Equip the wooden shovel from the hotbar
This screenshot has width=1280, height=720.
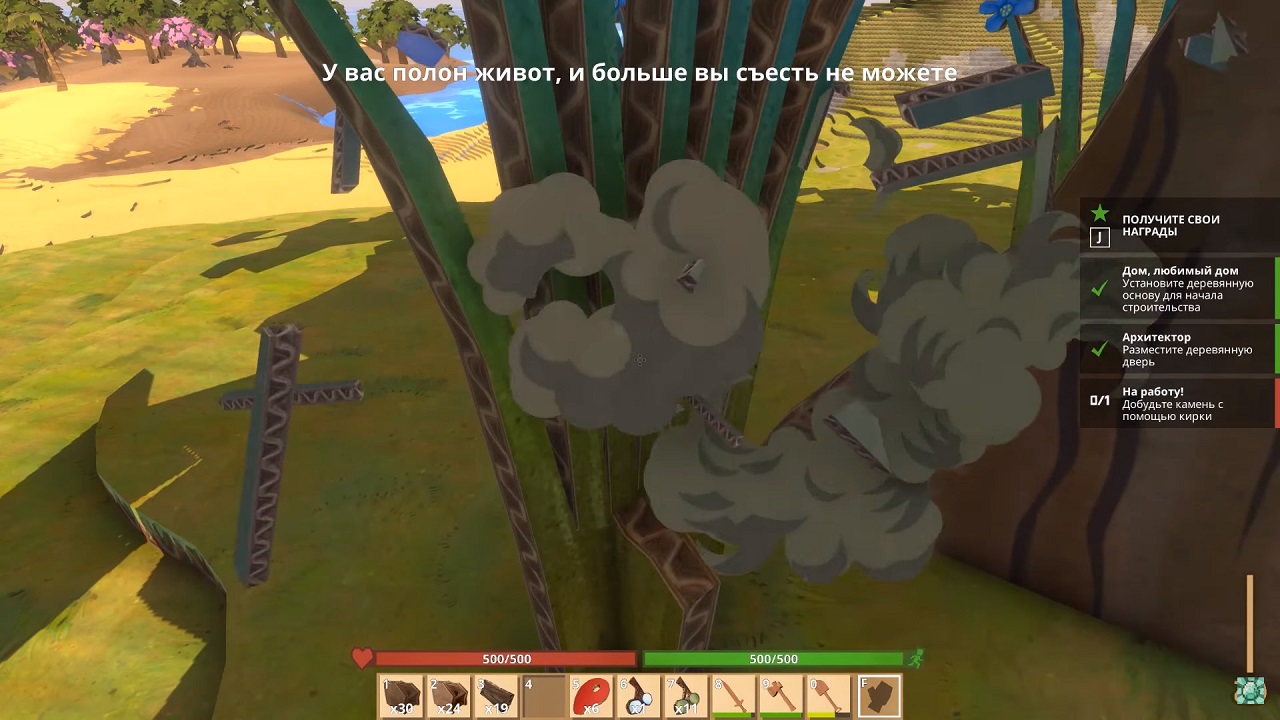[x=827, y=696]
